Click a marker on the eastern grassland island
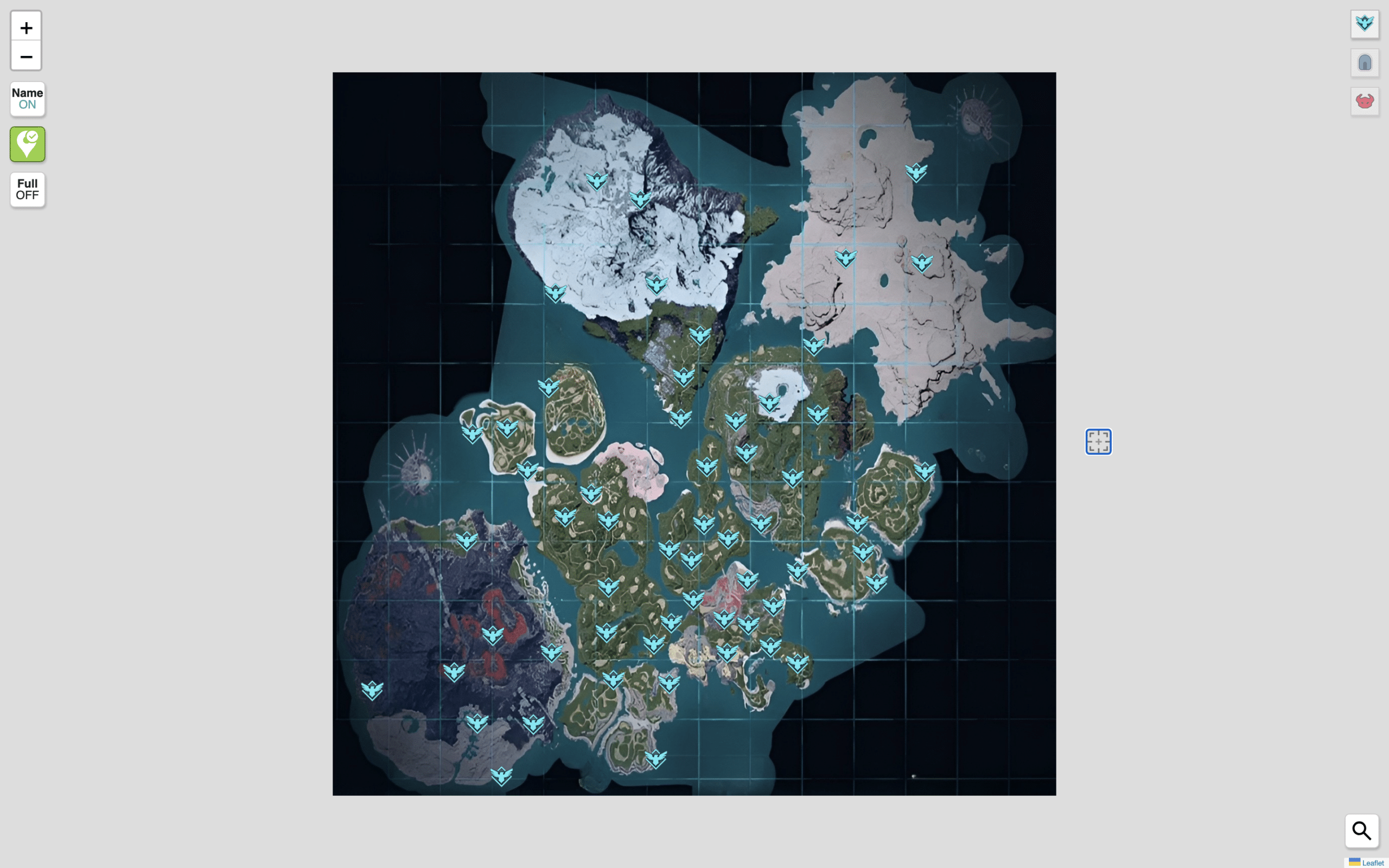 point(925,473)
